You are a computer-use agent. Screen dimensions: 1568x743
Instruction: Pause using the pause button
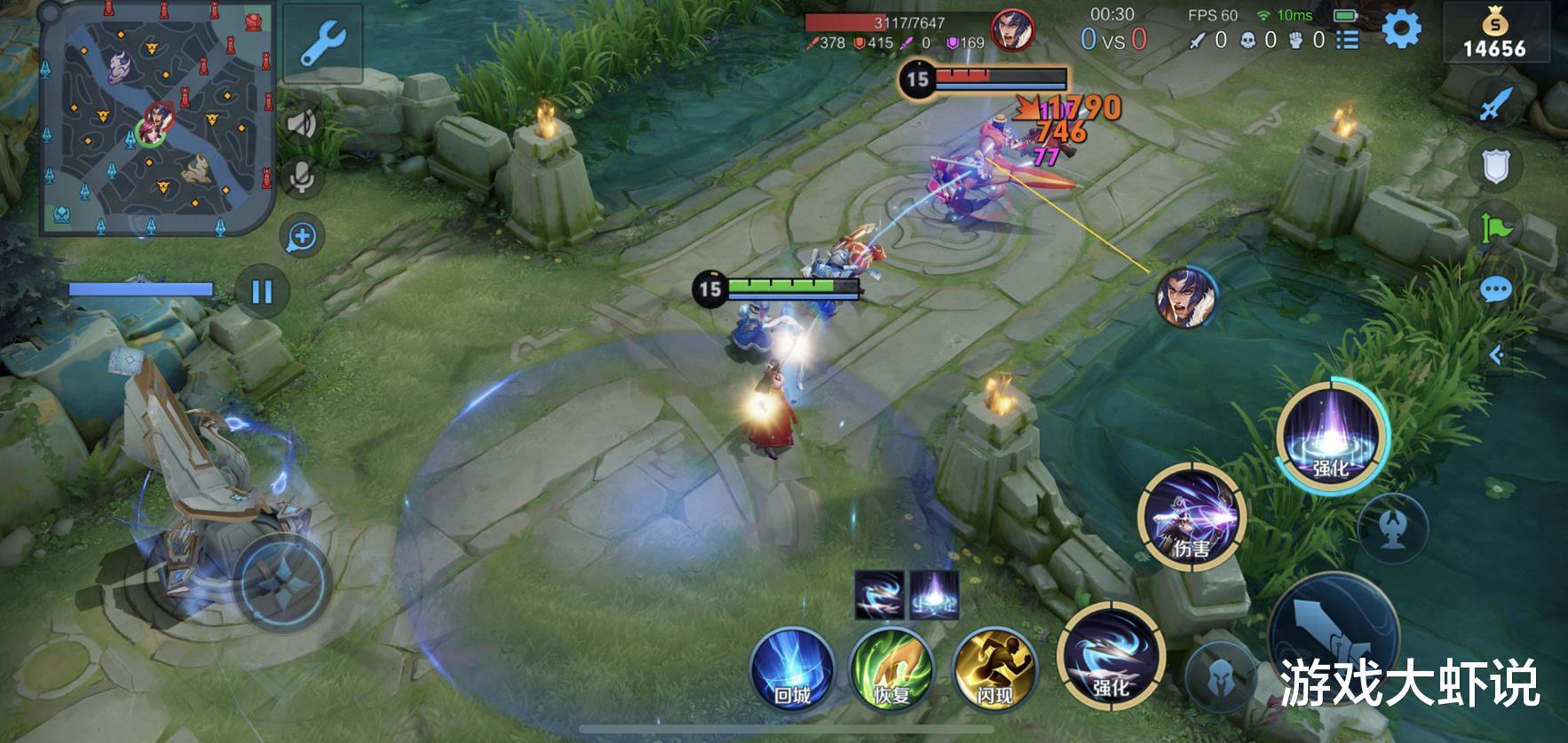(x=262, y=292)
